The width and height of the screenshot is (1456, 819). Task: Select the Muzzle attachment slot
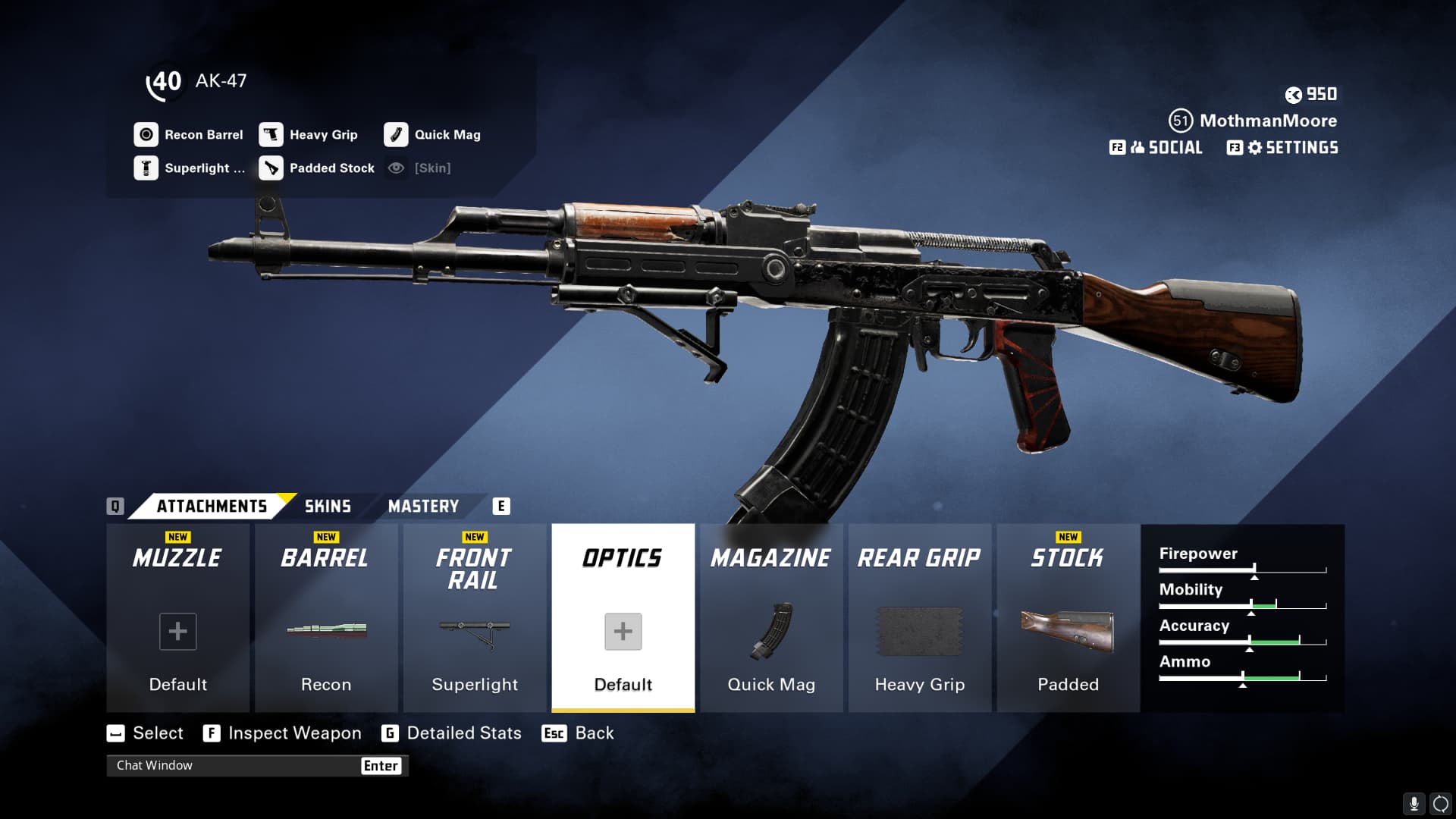pos(177,618)
